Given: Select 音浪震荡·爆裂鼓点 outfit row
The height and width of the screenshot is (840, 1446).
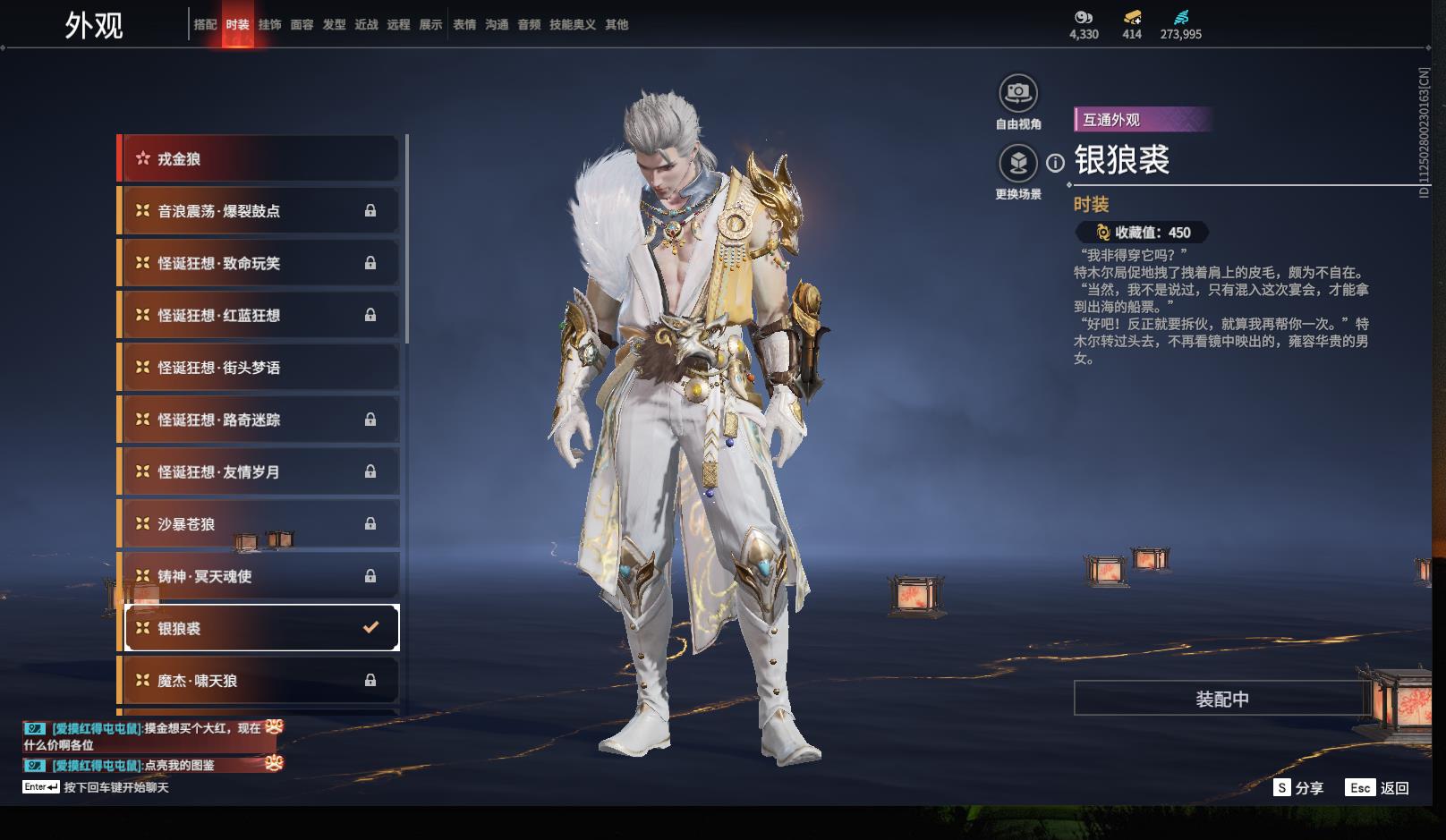Looking at the screenshot, I should [259, 211].
